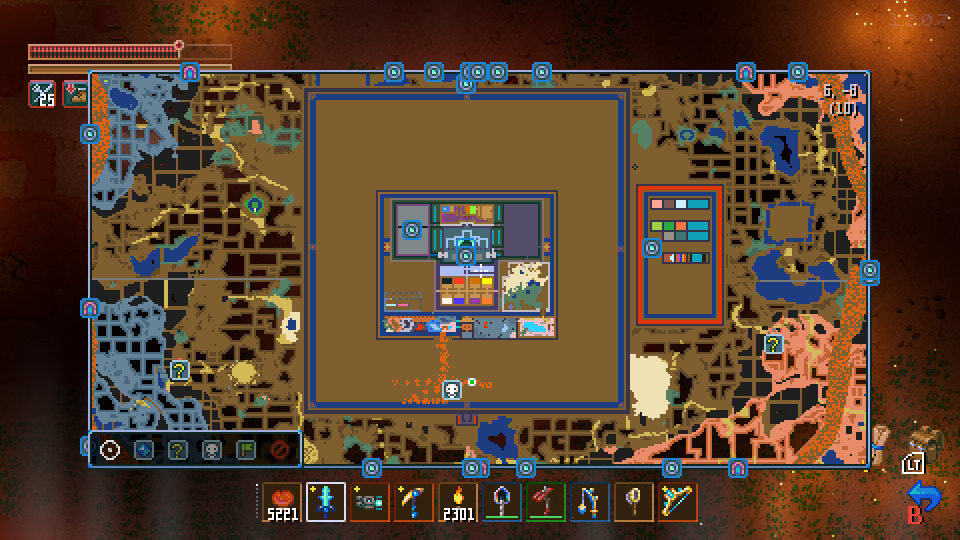Select the green-and-white player position marker
This screenshot has height=540, width=960.
(472, 382)
